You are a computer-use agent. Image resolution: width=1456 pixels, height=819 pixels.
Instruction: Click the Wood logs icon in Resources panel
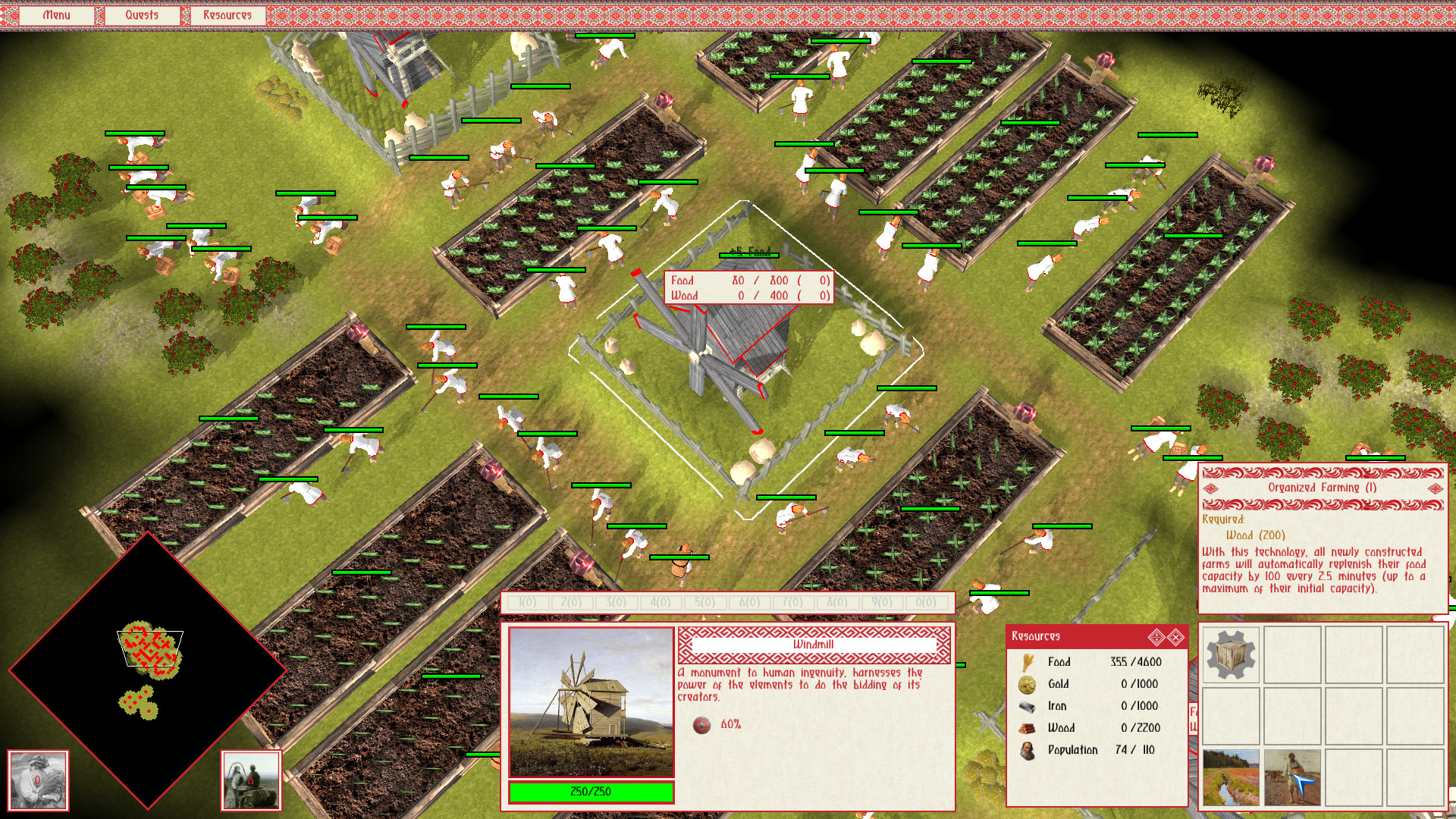tap(1026, 727)
